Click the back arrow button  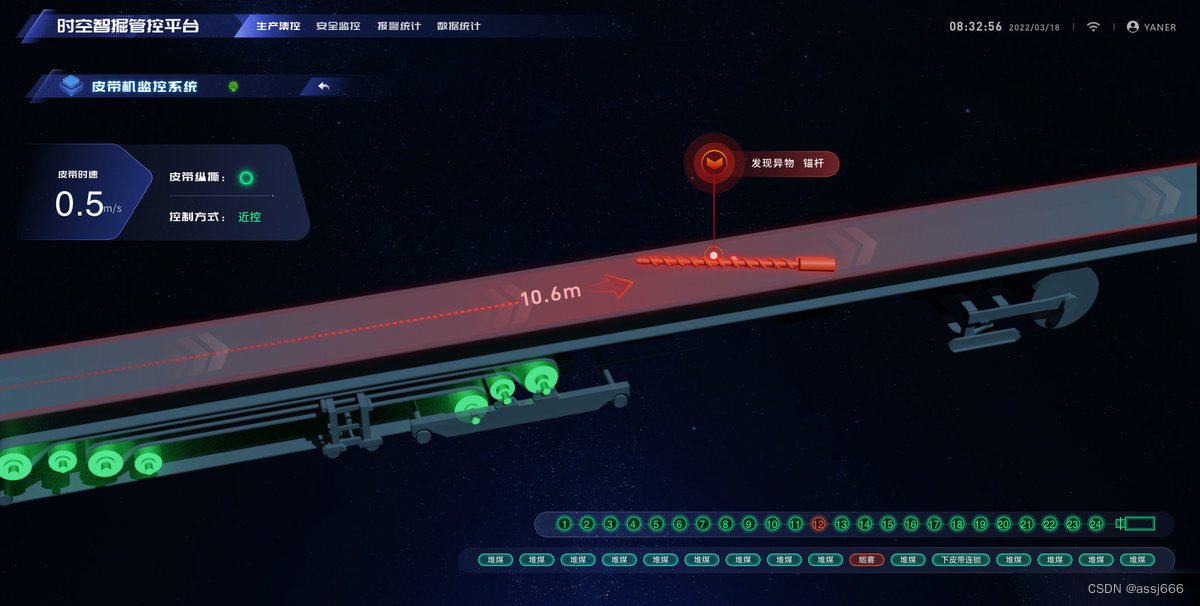click(x=323, y=87)
